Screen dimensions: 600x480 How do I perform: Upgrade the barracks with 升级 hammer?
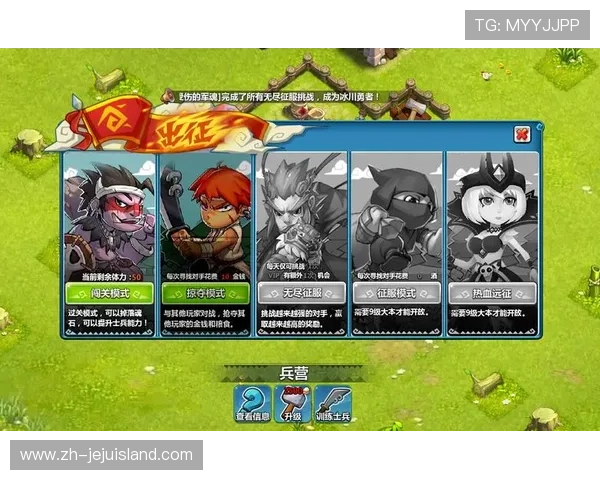coord(291,404)
